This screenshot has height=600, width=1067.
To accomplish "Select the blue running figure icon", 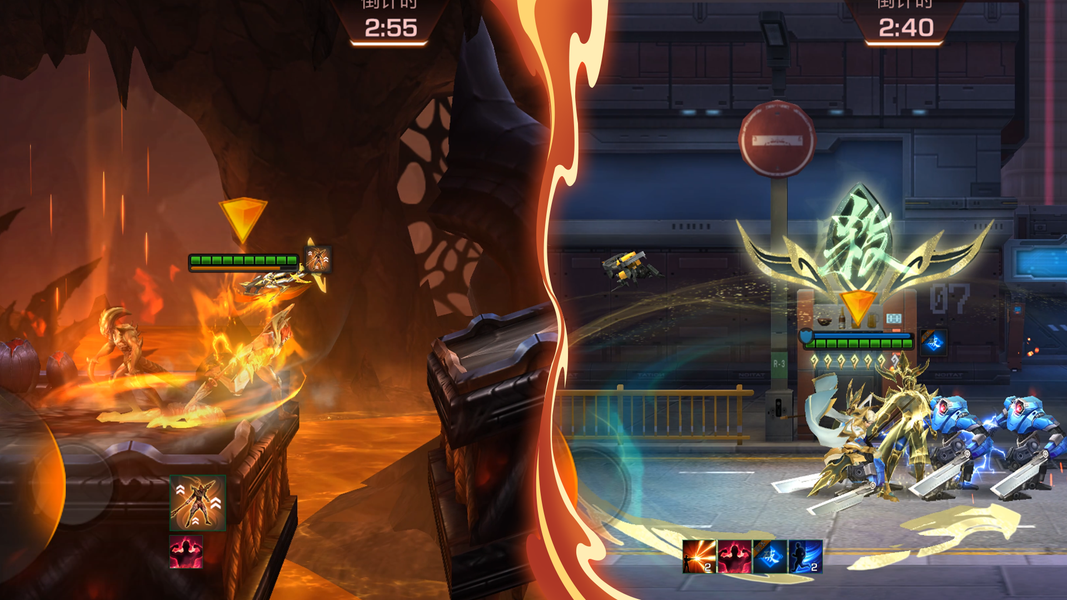I will 805,557.
